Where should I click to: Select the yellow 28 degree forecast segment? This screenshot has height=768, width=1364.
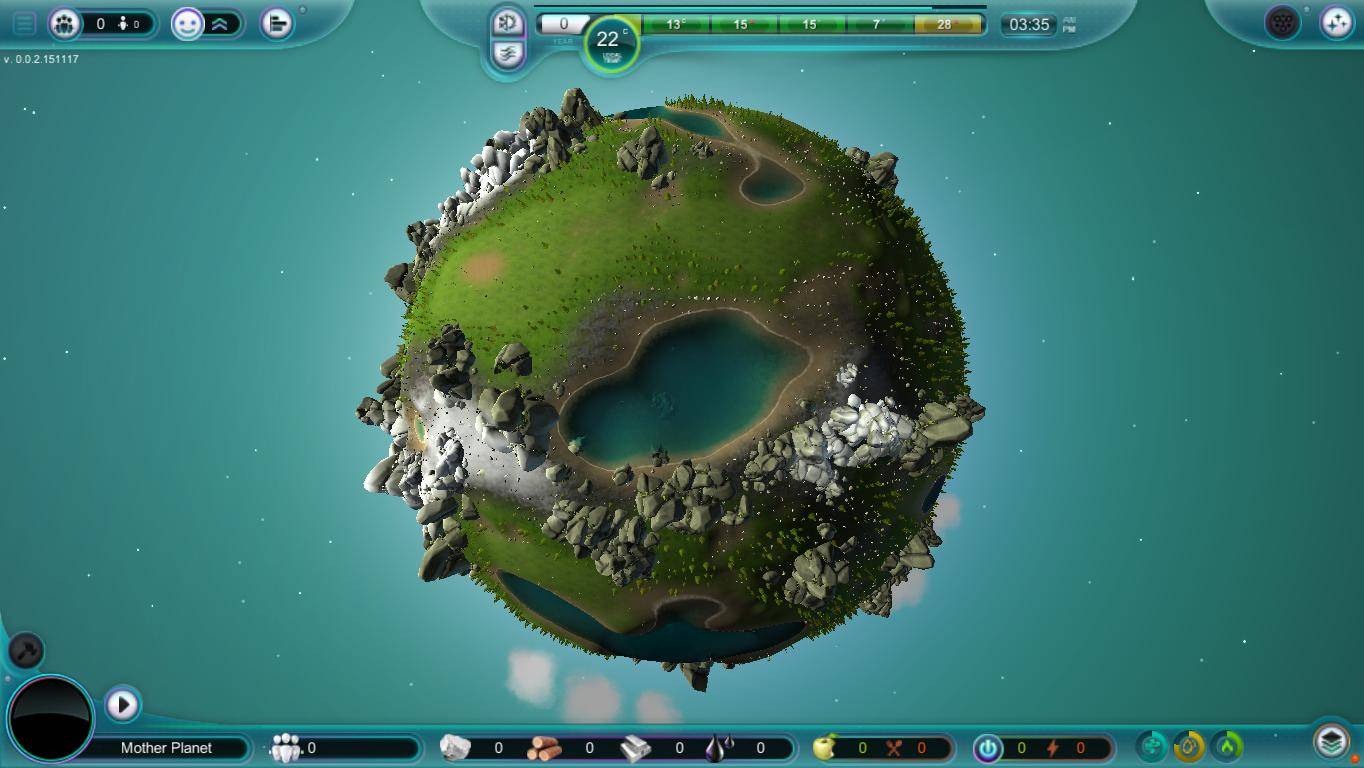[x=946, y=24]
